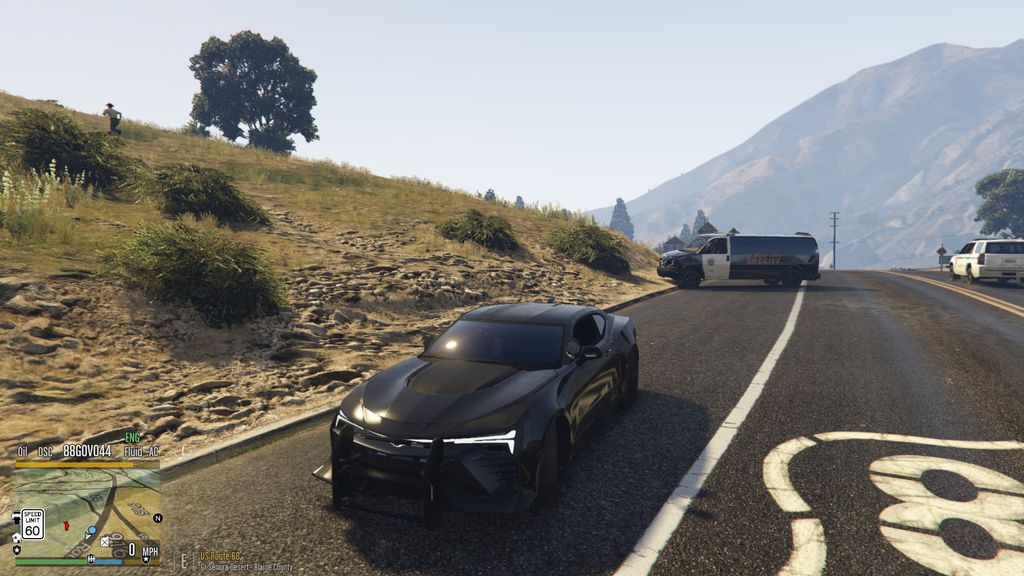Click the minimap's north compass indicator
The width and height of the screenshot is (1024, 576).
click(157, 518)
